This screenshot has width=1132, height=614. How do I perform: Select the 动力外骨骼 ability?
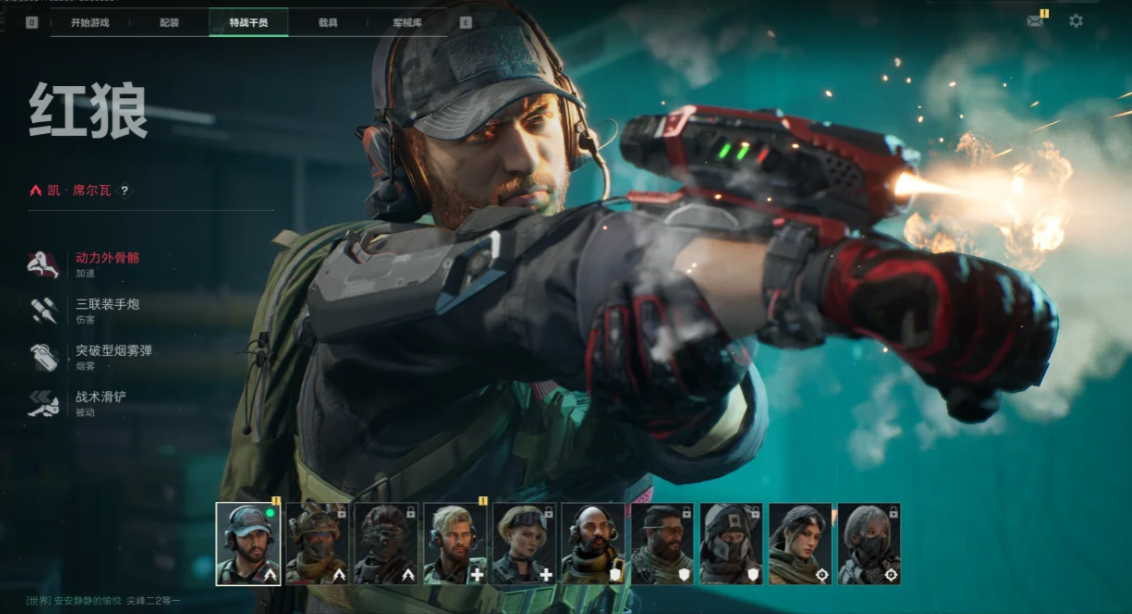click(x=107, y=258)
